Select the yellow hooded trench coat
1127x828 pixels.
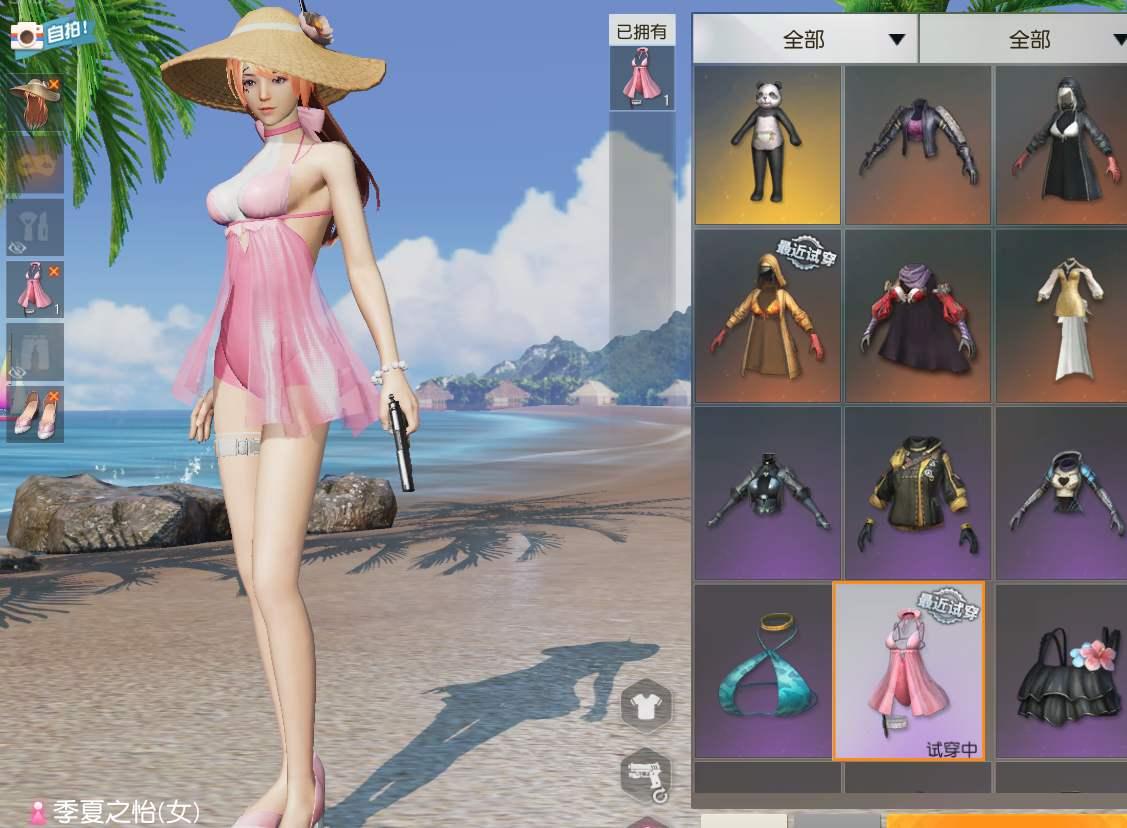[767, 316]
